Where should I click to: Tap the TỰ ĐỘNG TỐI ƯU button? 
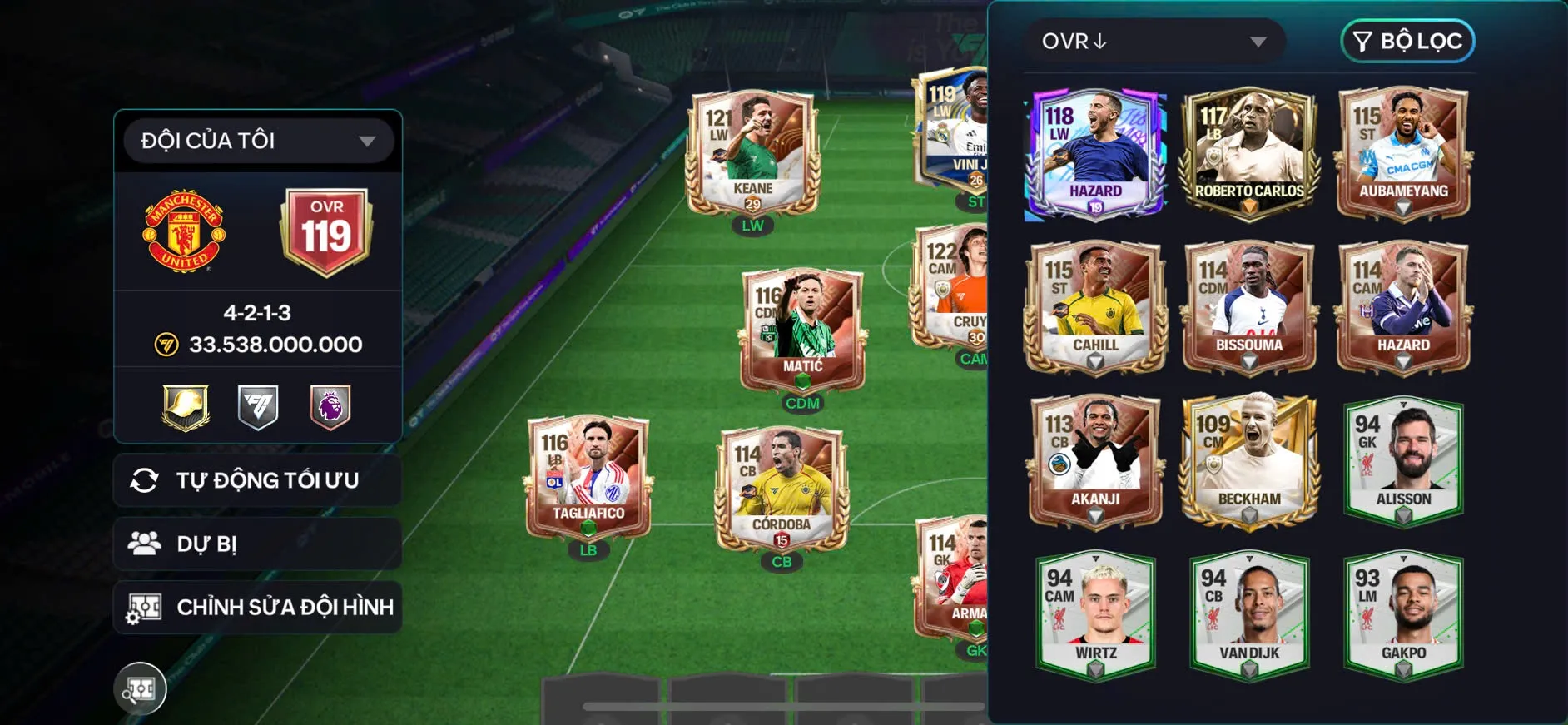point(258,480)
